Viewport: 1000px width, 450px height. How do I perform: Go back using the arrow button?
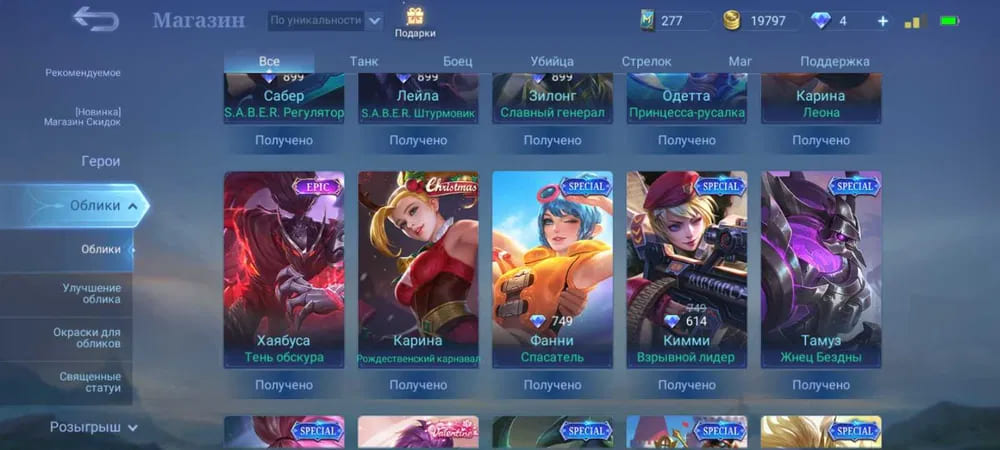pyautogui.click(x=96, y=19)
